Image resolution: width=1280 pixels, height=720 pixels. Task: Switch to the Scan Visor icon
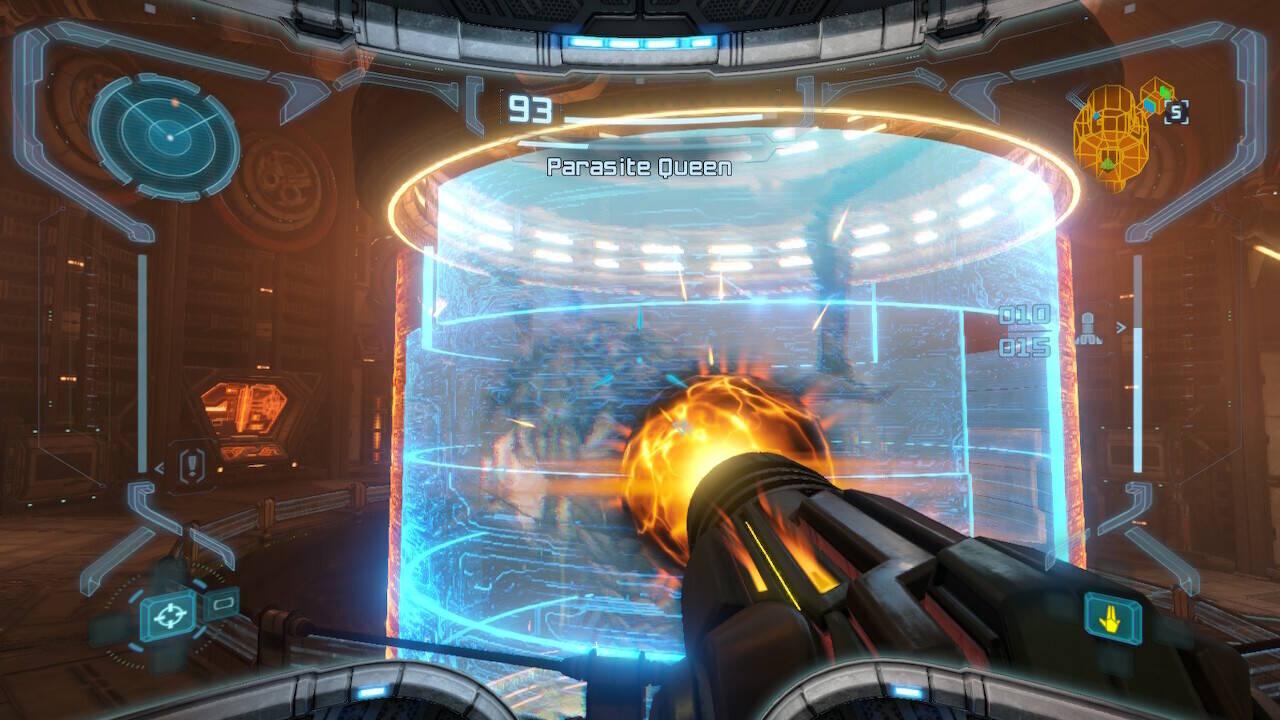pos(222,602)
